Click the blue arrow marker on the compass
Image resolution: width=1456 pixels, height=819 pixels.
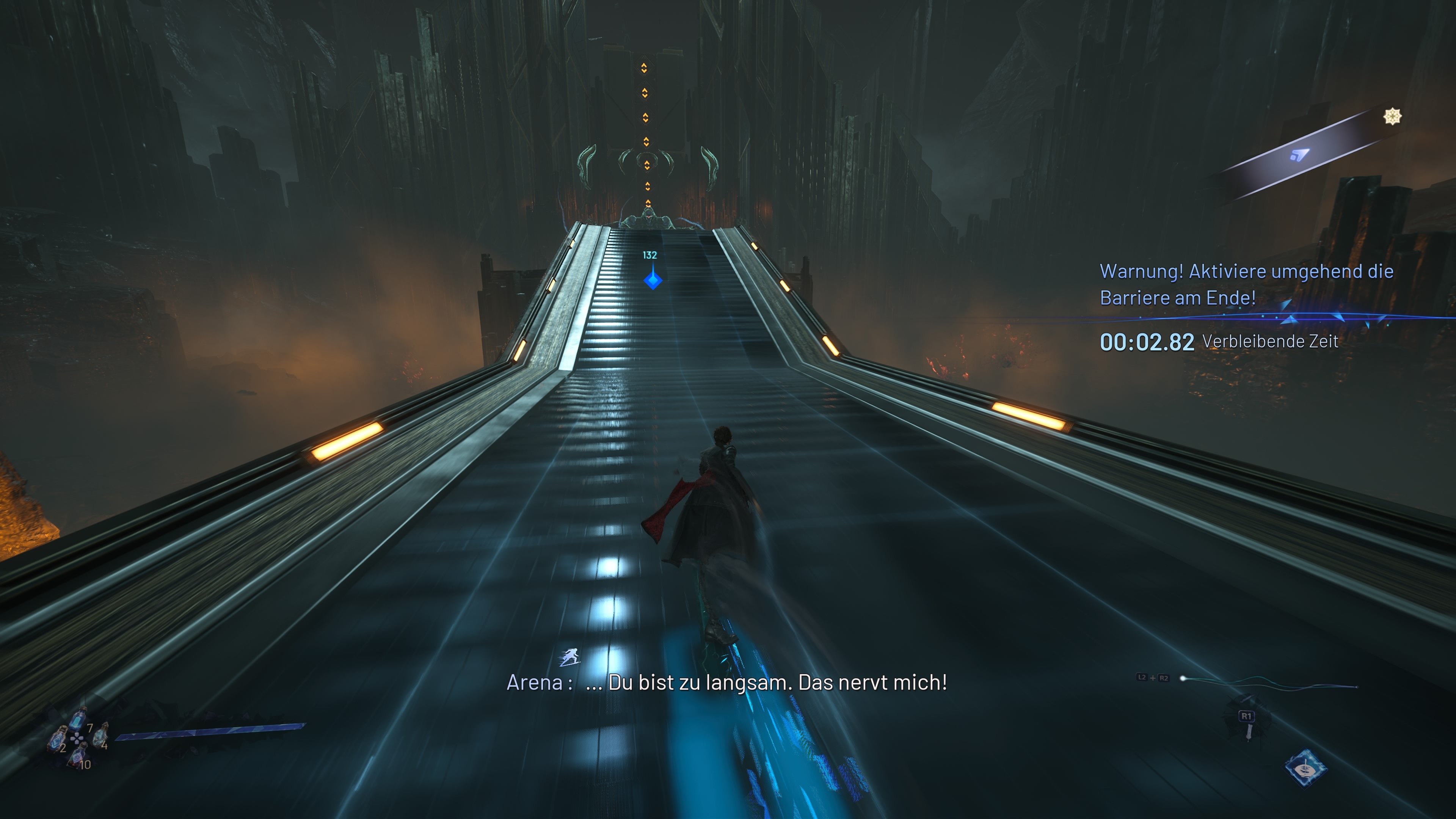(x=1299, y=154)
